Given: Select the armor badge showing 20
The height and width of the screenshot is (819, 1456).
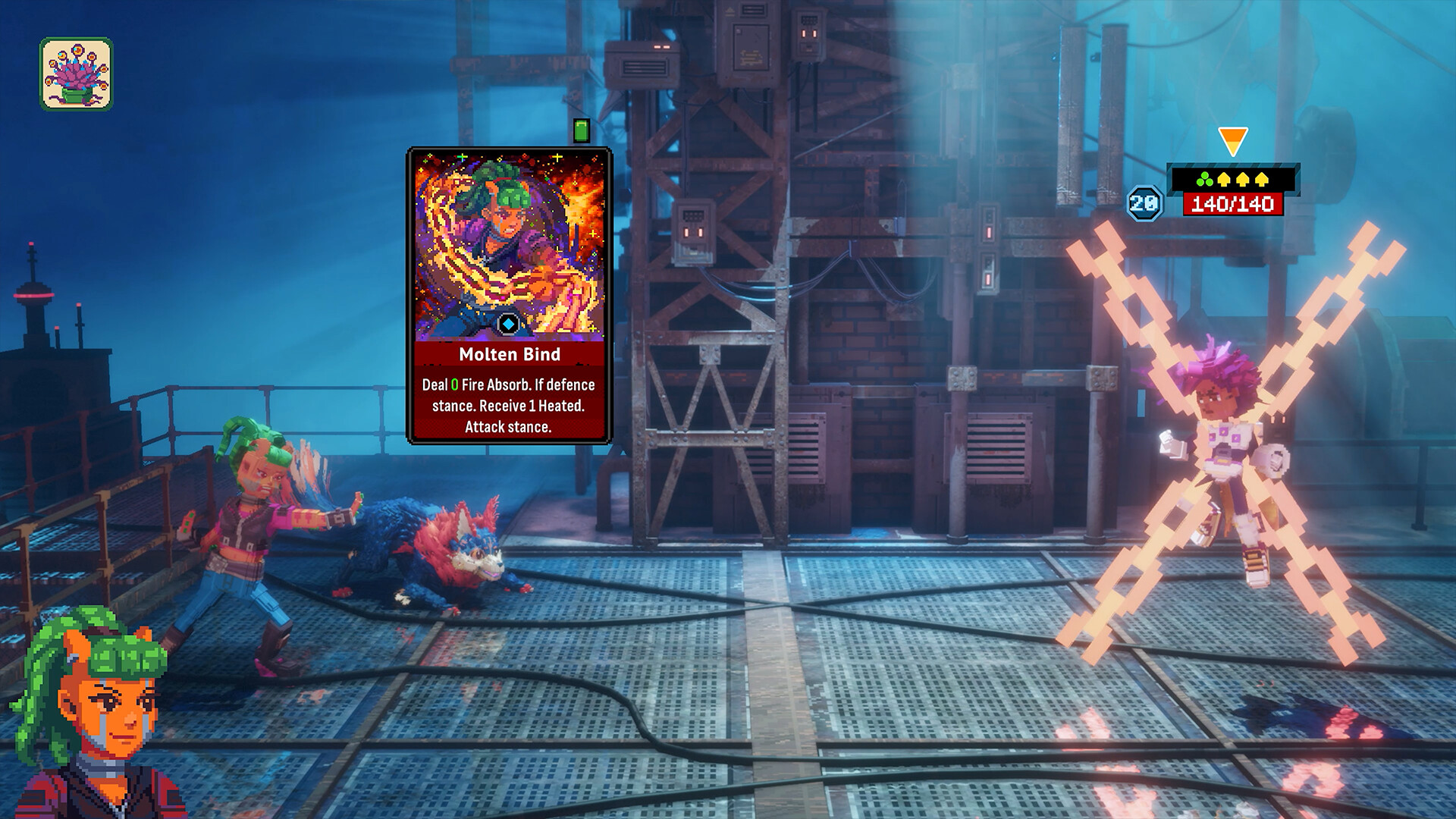Looking at the screenshot, I should pos(1144,202).
